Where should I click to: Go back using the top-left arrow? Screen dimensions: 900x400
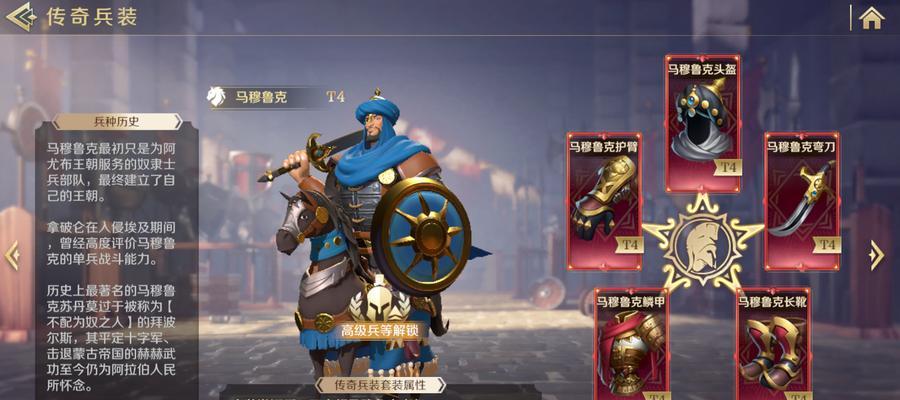click(20, 17)
